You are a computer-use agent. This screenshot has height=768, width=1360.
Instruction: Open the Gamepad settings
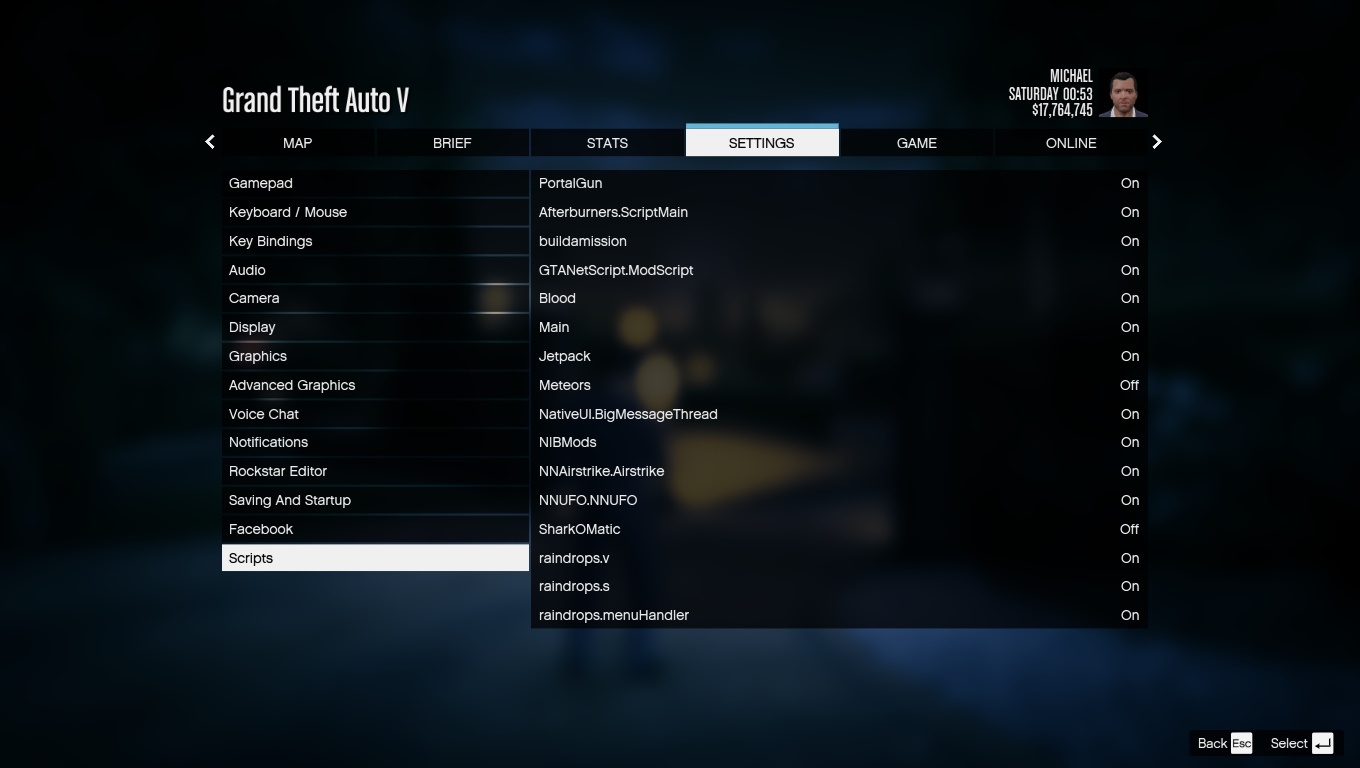pos(375,184)
